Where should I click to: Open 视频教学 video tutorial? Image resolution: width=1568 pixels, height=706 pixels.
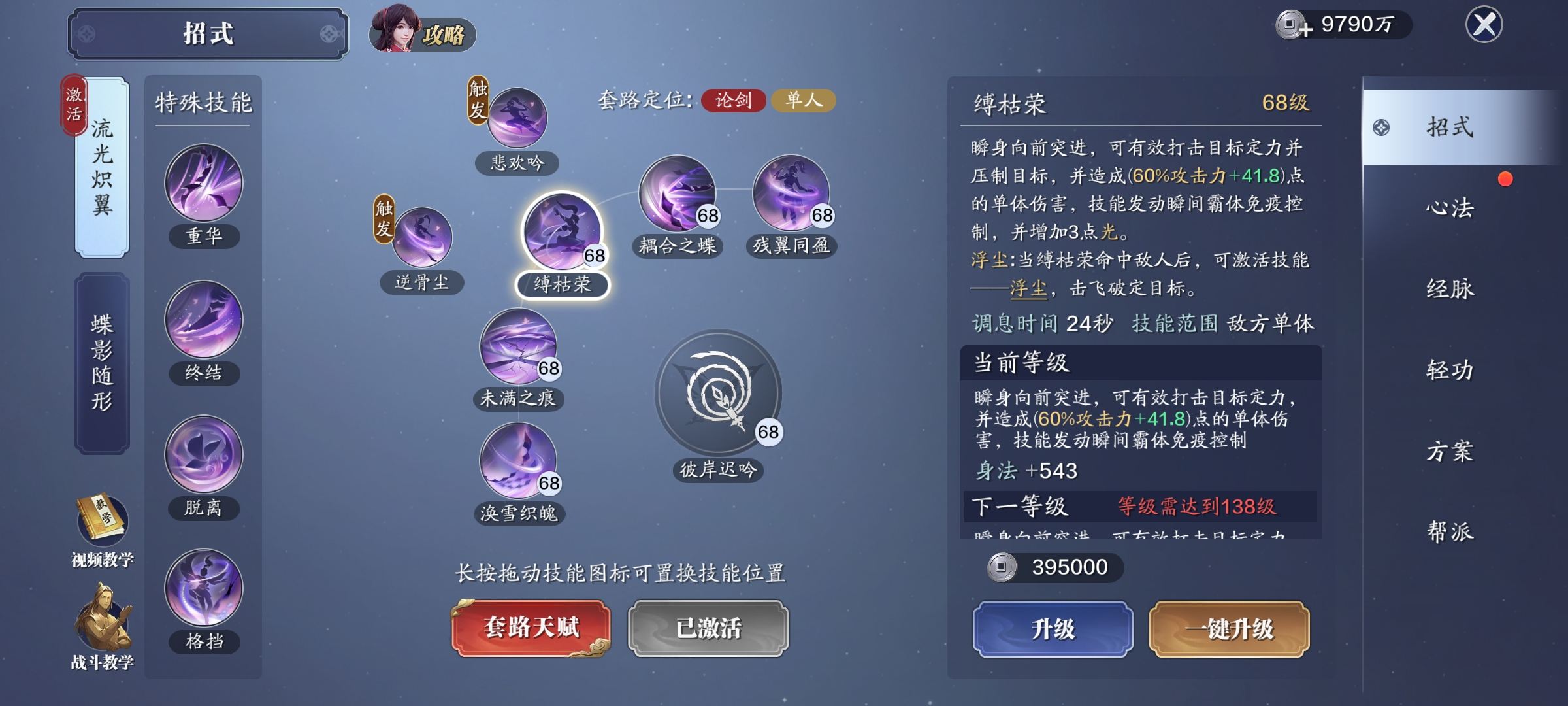point(103,529)
